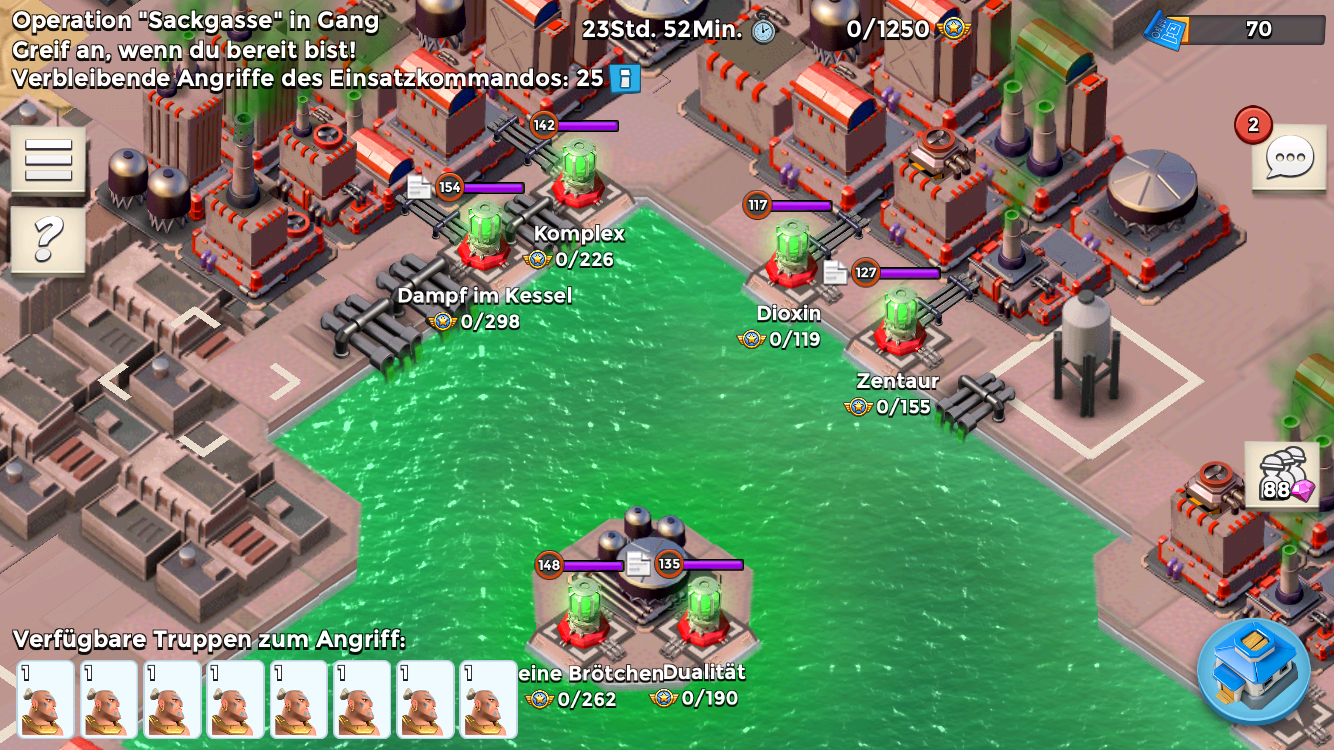Screen dimensions: 1334x750
Task: Open the question mark help button
Action: coord(48,240)
